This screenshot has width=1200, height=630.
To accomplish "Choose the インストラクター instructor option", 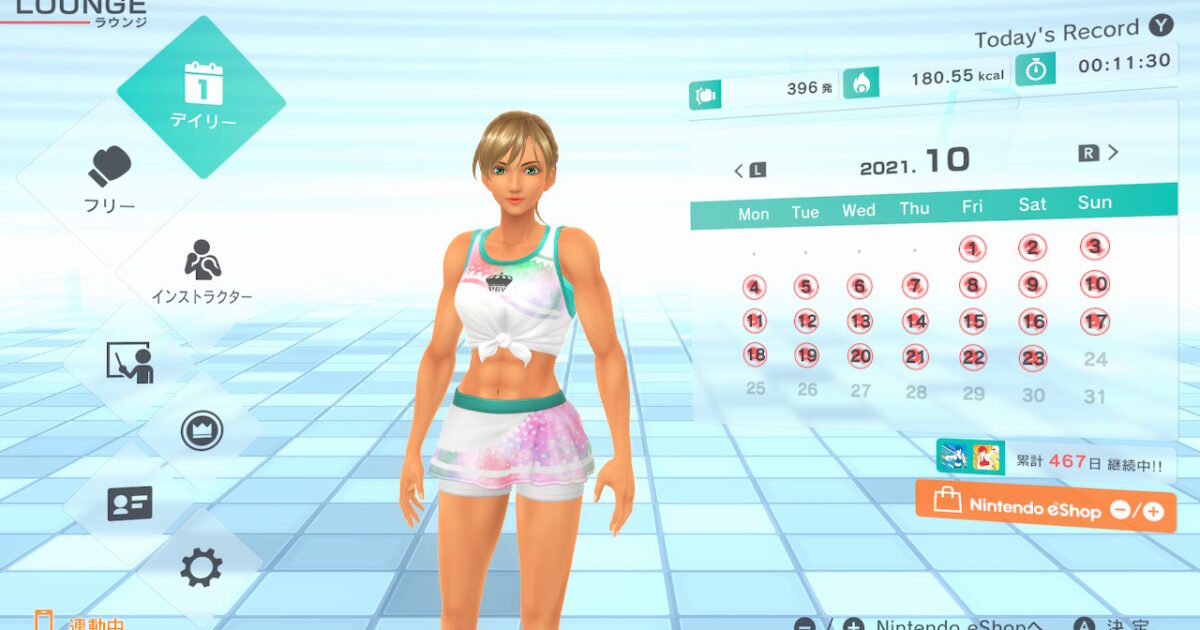I will [202, 272].
